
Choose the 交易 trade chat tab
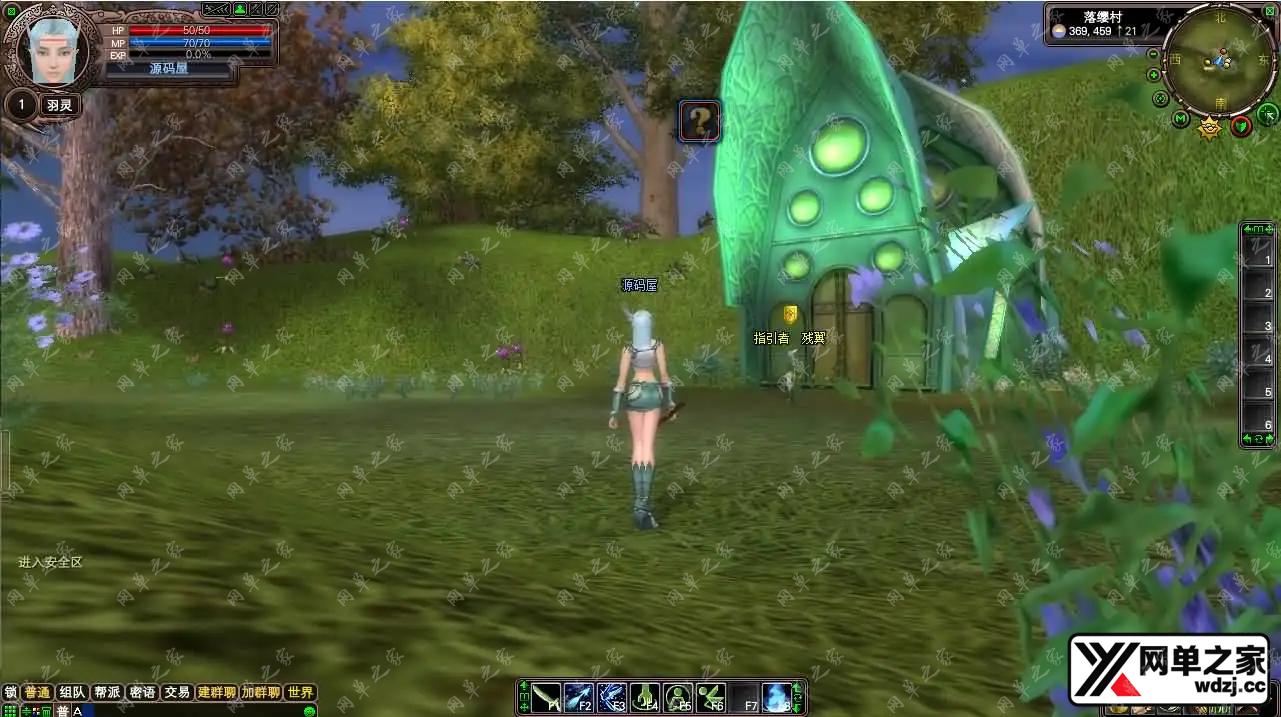(x=177, y=692)
